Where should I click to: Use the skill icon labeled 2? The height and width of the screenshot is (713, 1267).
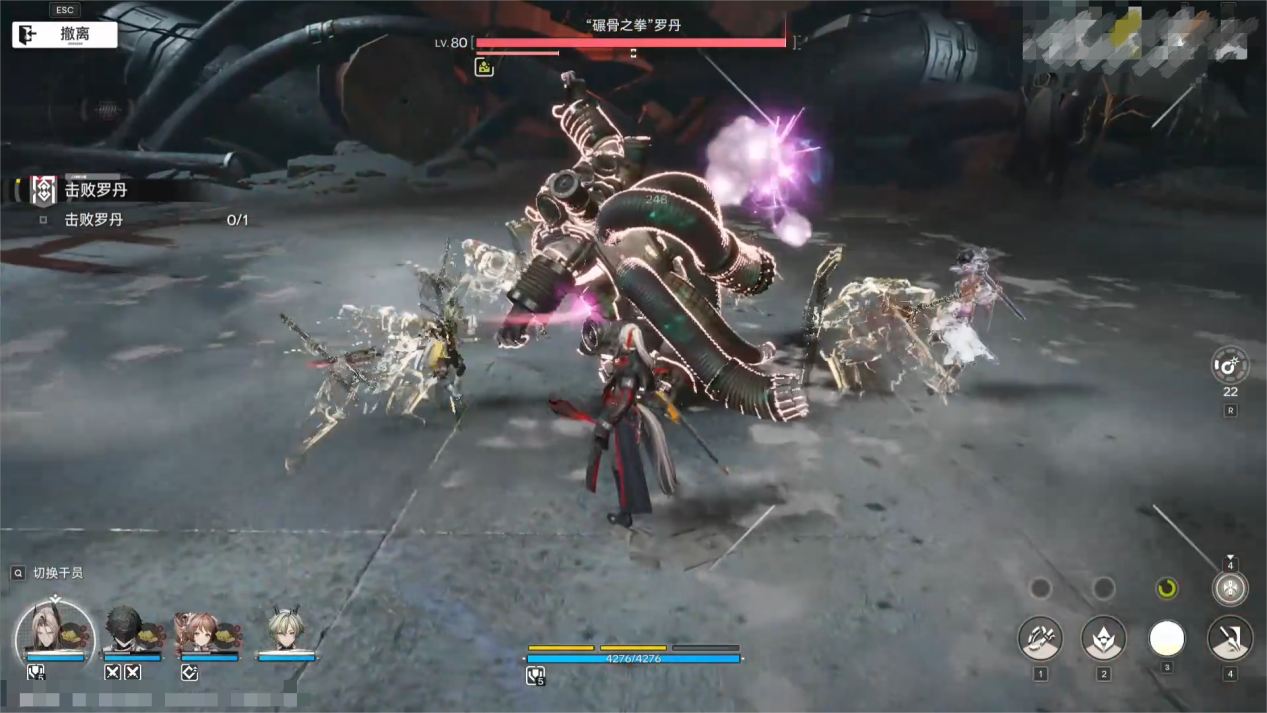pyautogui.click(x=1103, y=639)
